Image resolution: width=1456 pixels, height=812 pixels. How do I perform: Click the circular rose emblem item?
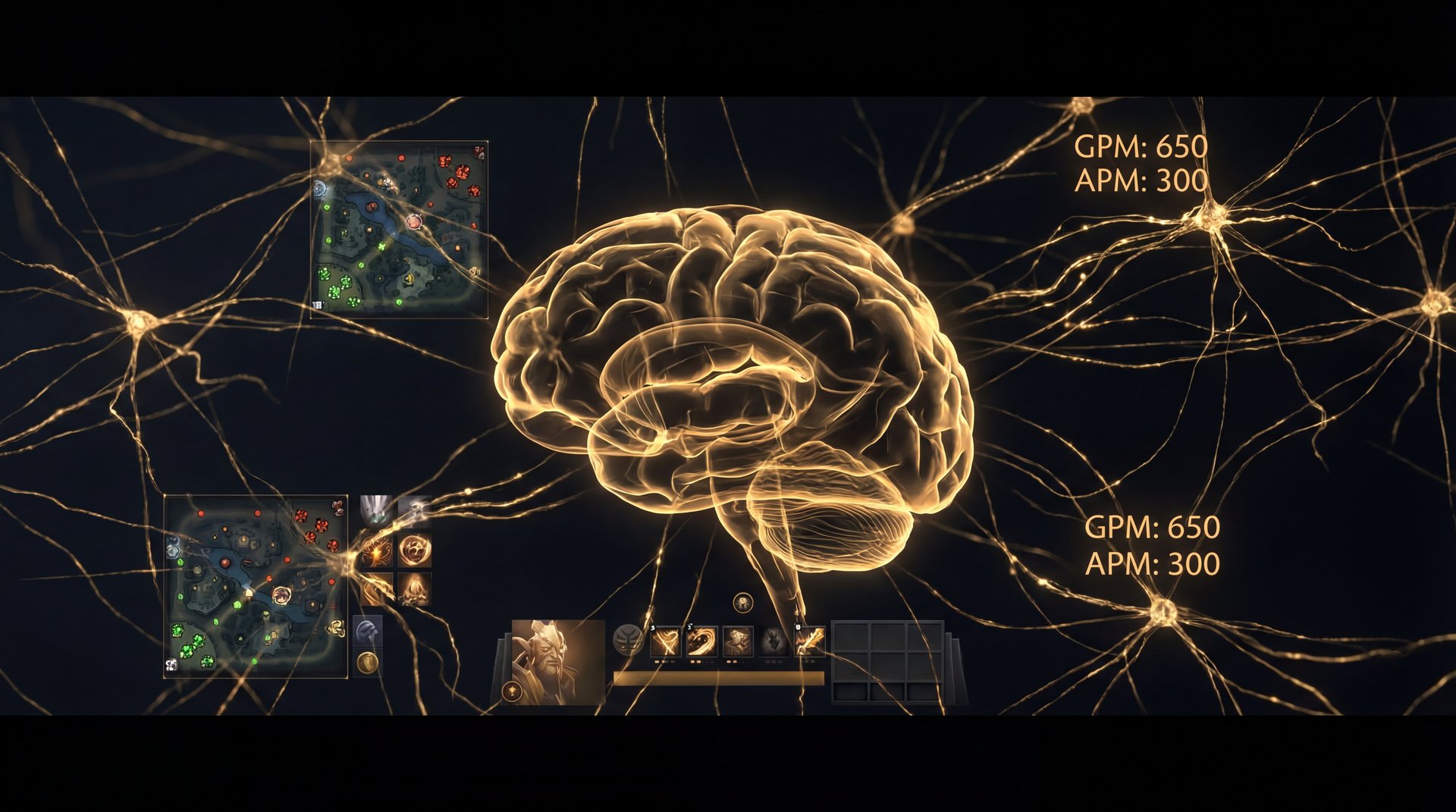pos(415,550)
